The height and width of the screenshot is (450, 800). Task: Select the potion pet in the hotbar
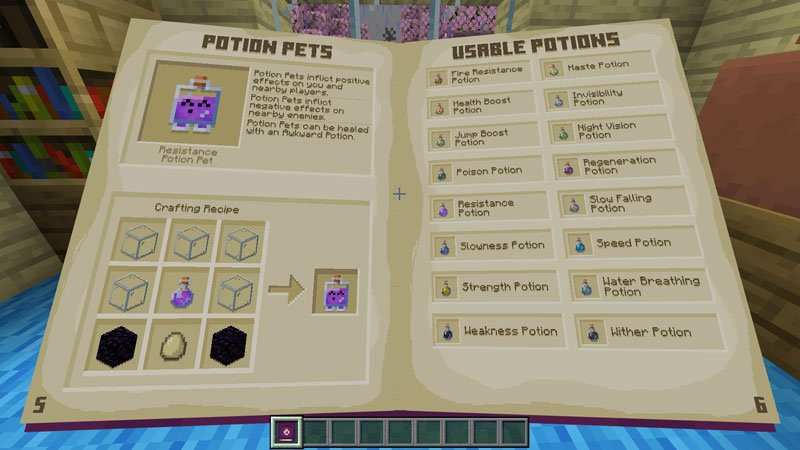286,431
